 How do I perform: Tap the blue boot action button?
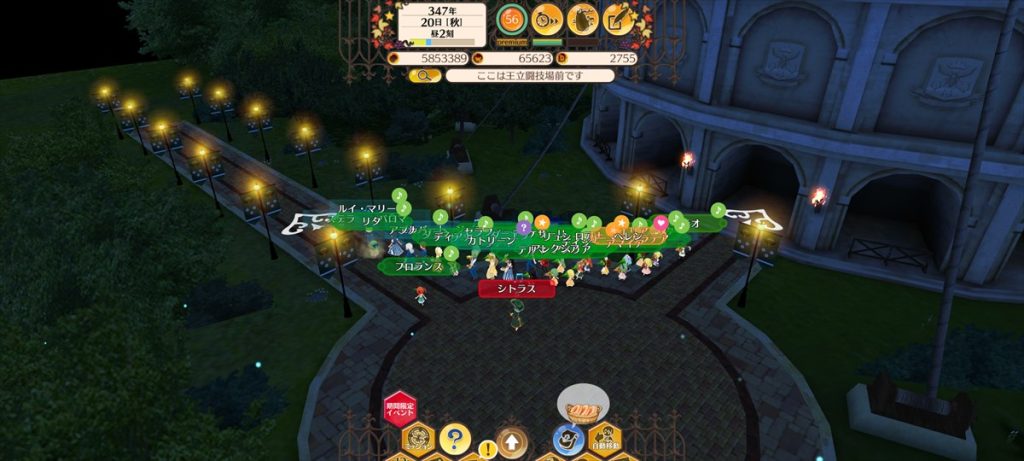[x=567, y=440]
